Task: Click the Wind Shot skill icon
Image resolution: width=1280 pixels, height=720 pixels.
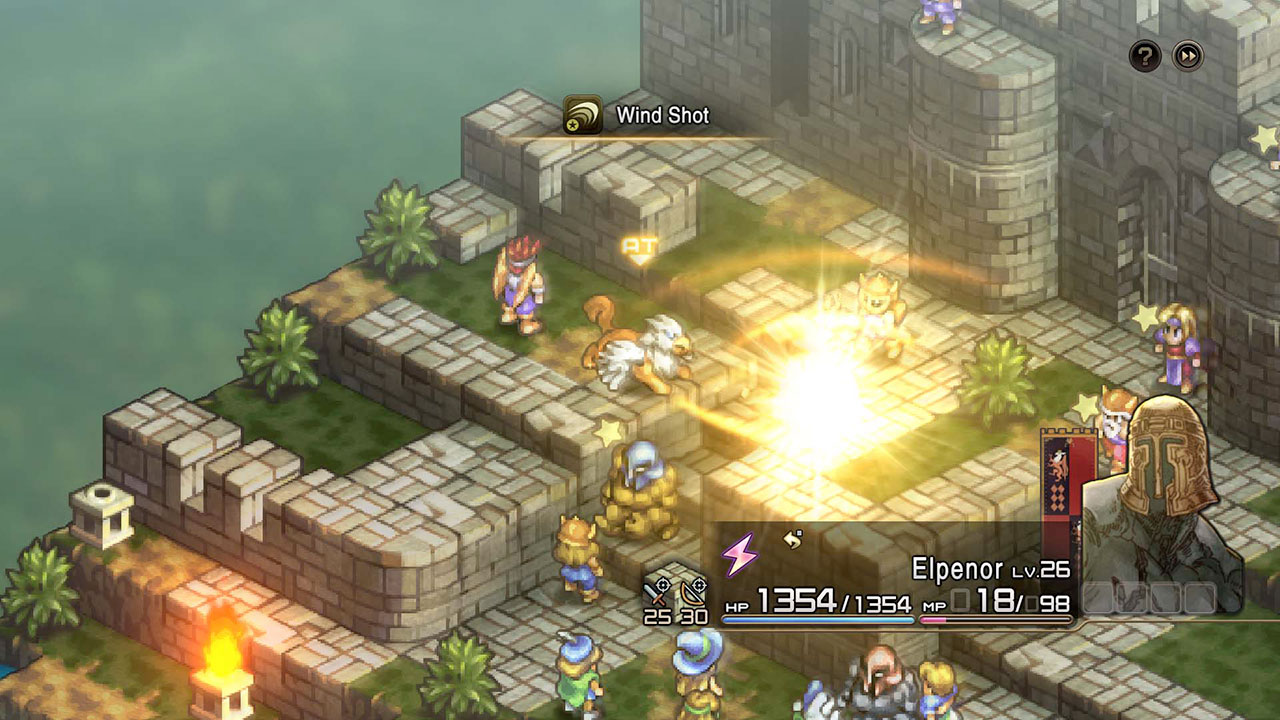Action: 582,115
